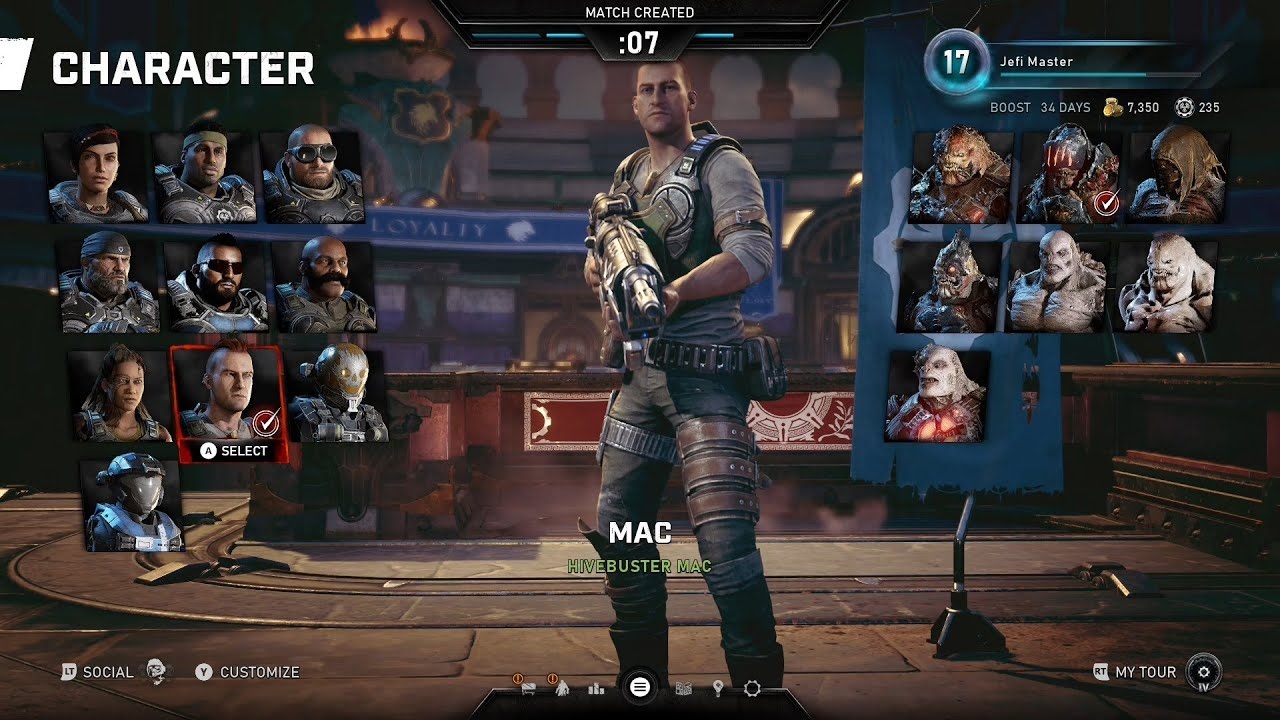Choose the woman with braided hair

[120, 394]
